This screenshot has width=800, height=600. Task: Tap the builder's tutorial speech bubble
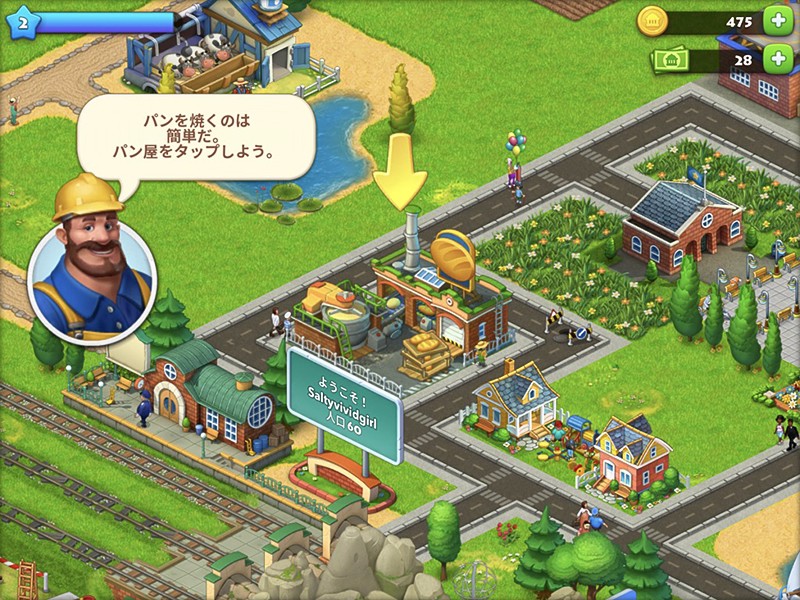coord(196,137)
